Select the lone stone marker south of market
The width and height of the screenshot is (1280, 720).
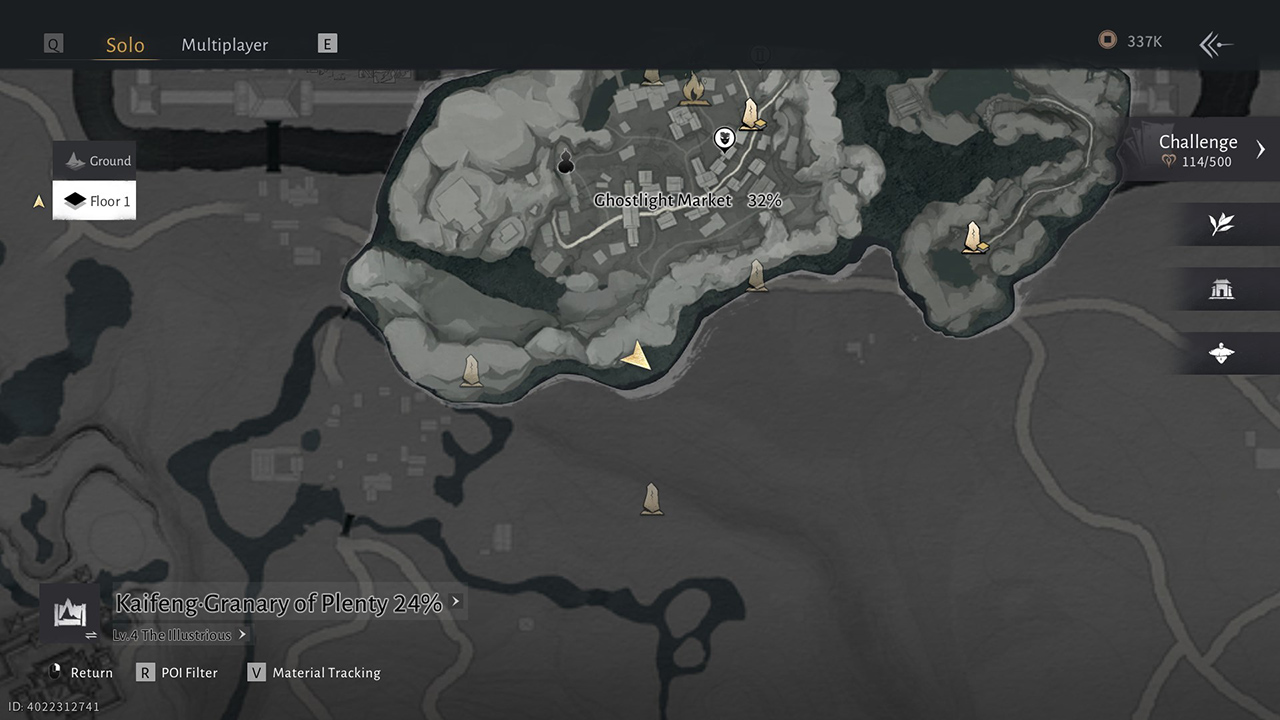coord(652,499)
